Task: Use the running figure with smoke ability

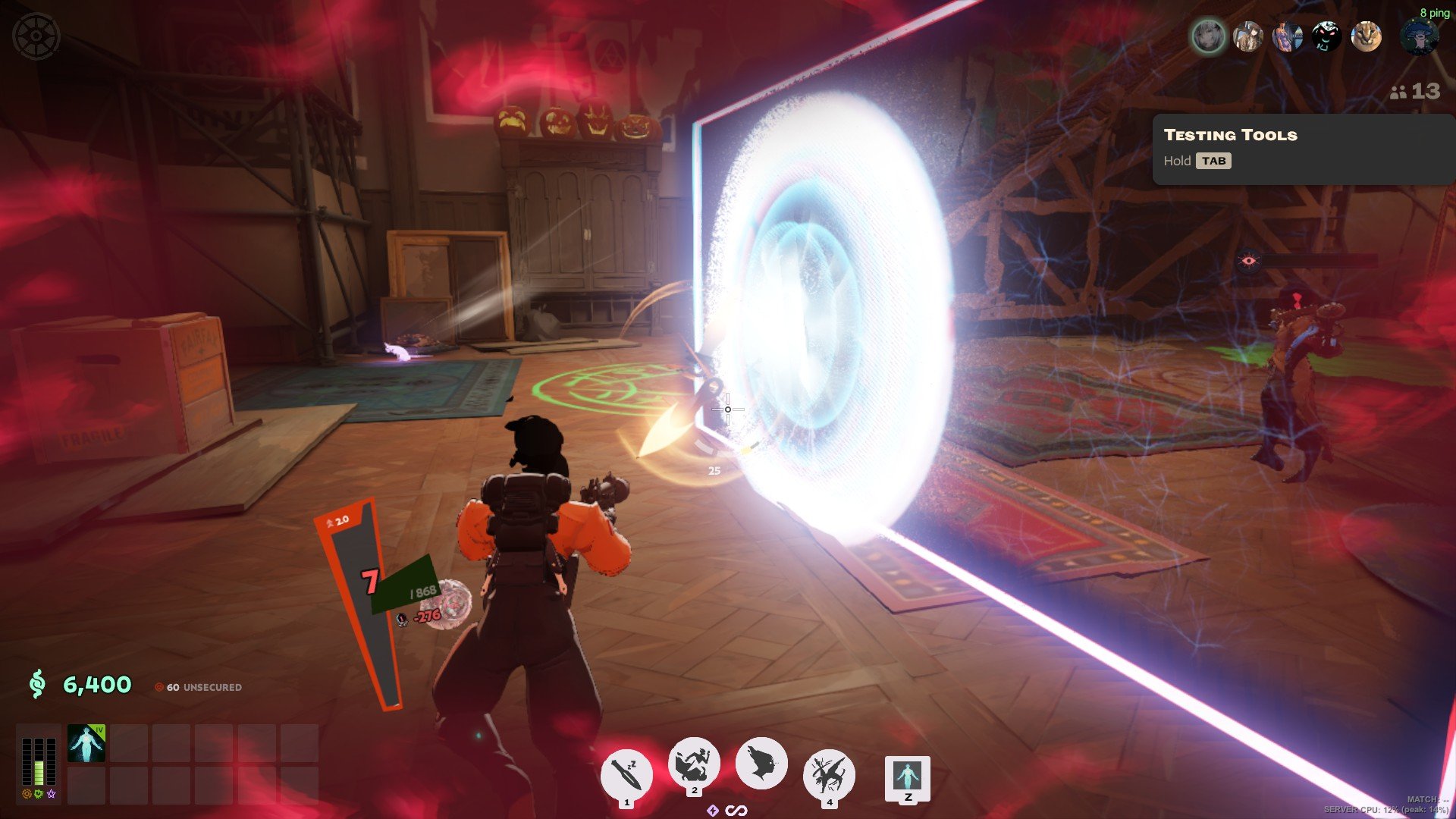Action: point(694,763)
